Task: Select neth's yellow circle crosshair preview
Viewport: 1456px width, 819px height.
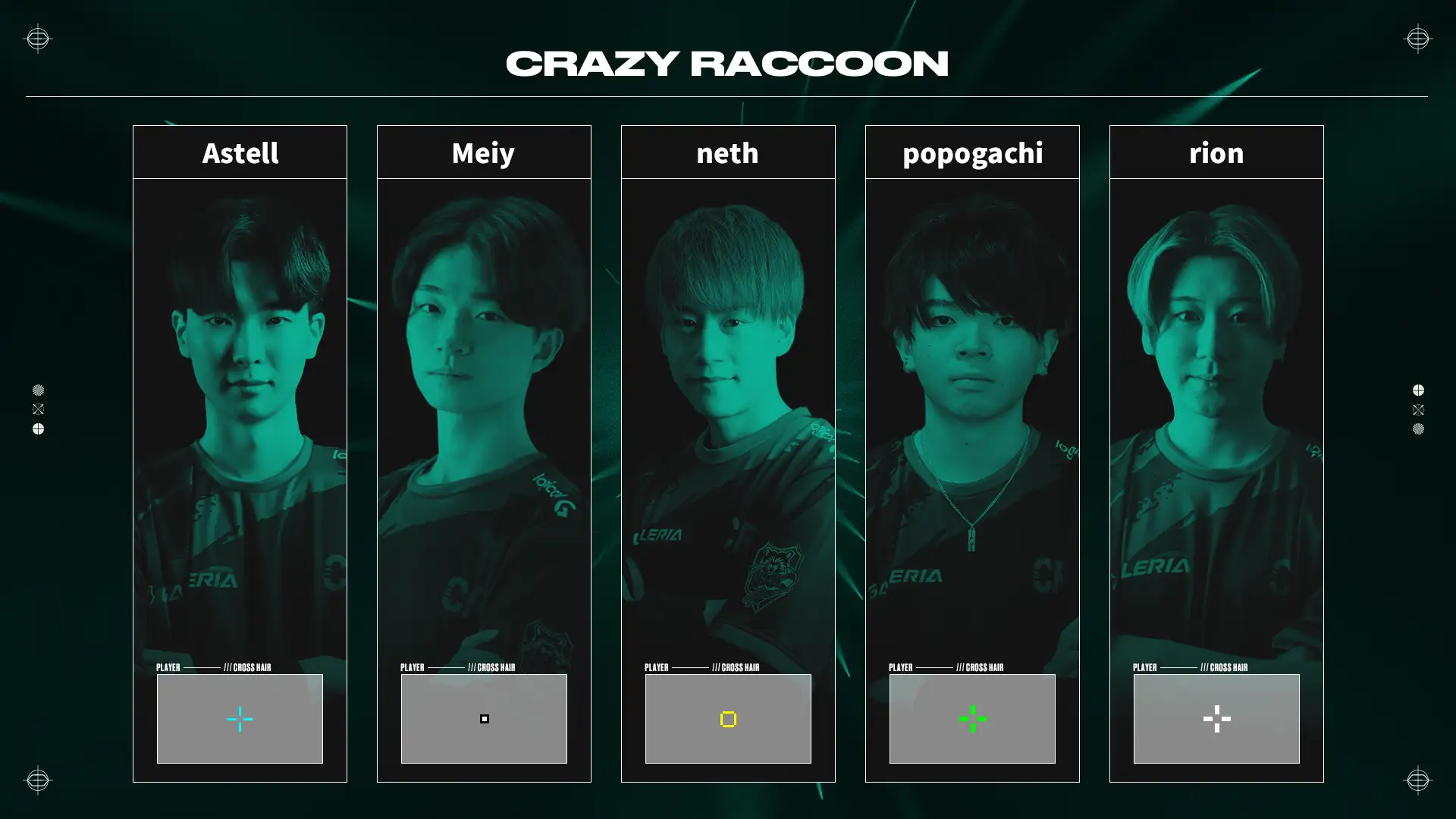Action: click(728, 718)
